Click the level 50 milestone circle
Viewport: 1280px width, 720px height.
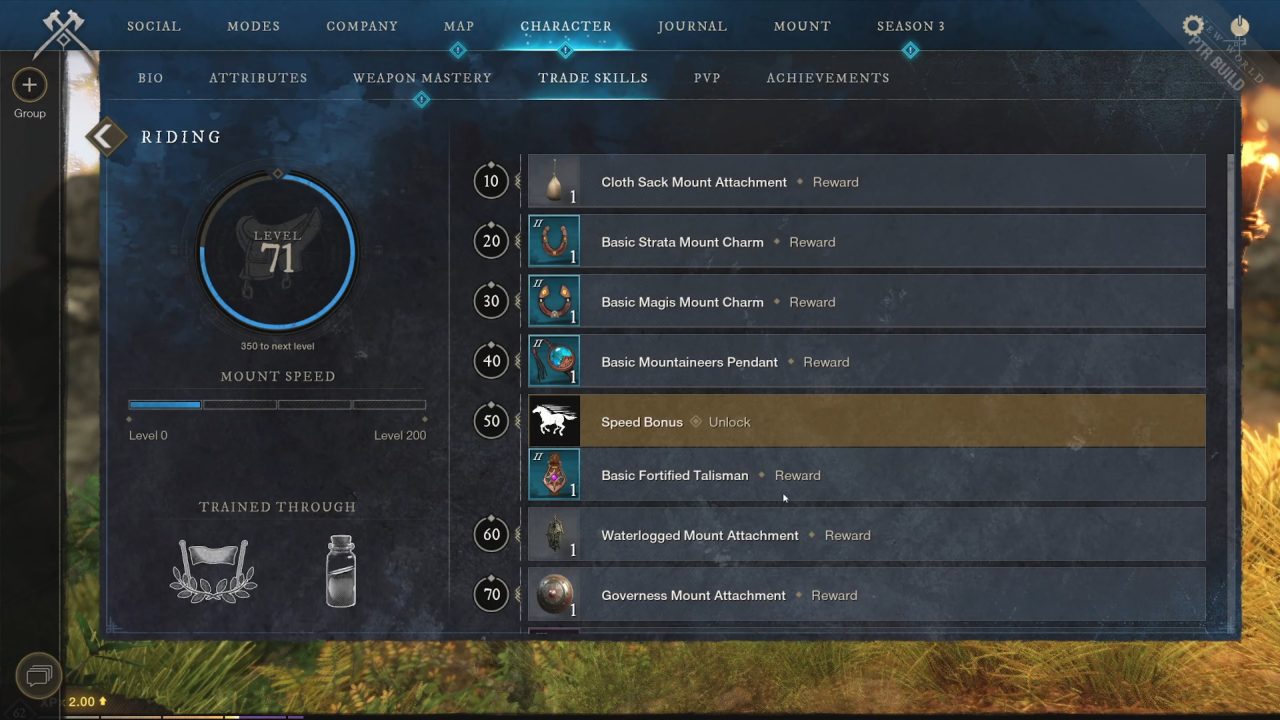491,421
